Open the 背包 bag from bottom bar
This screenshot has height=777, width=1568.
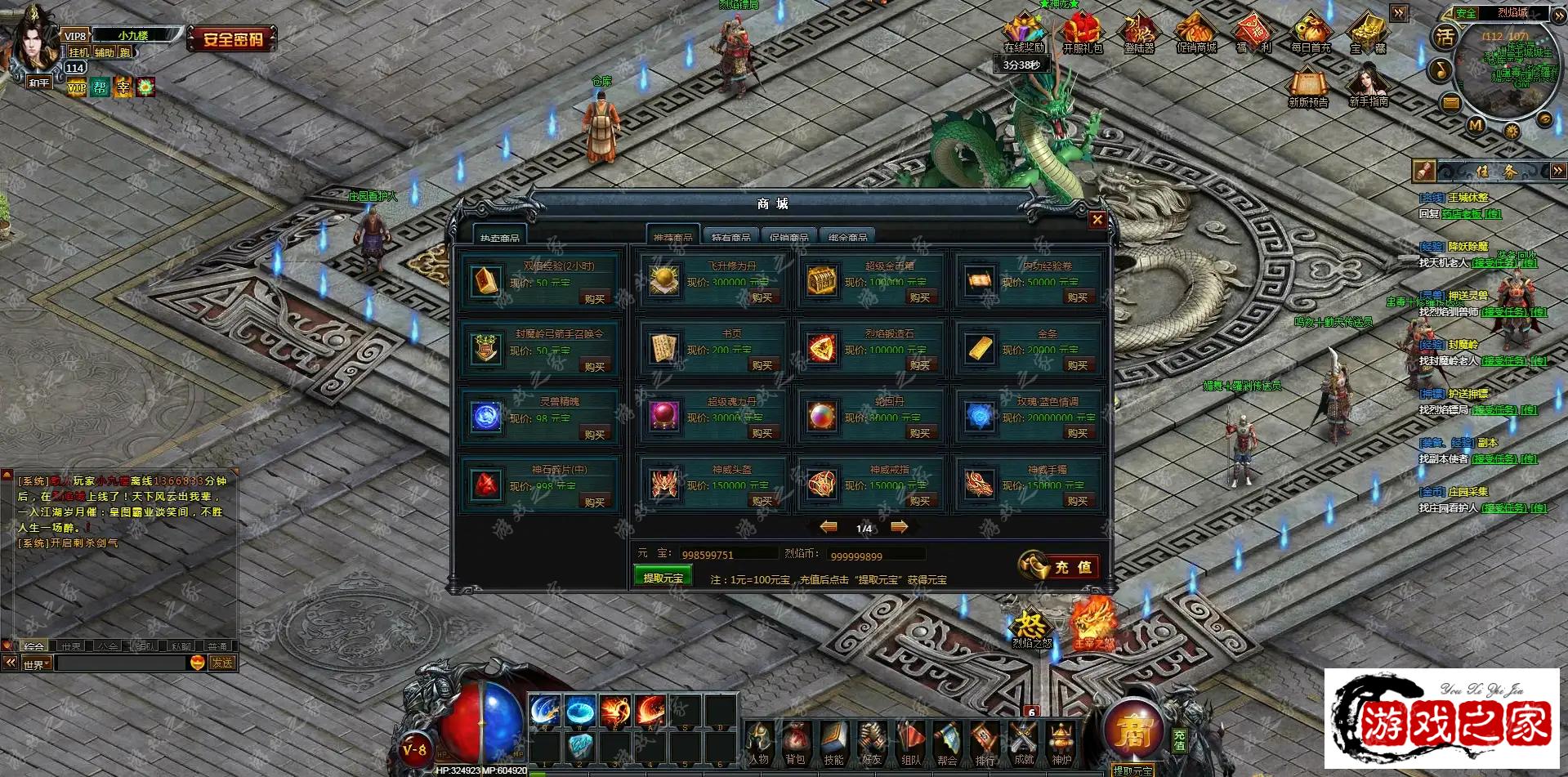(796, 742)
